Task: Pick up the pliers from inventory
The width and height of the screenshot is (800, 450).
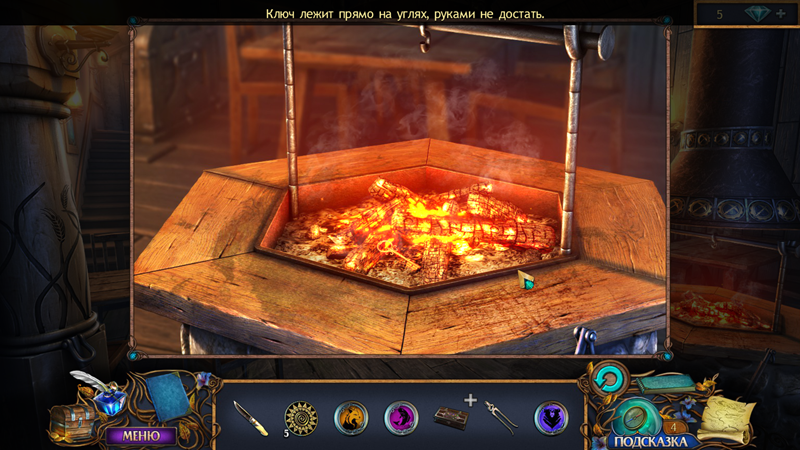Action: pos(500,416)
